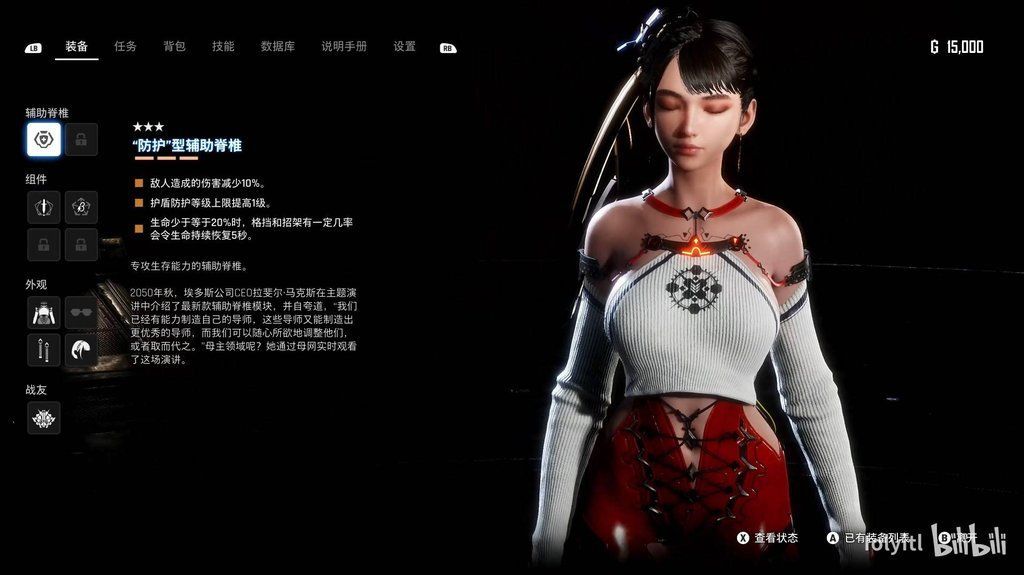Select the sword-emblem gear slot
The width and height of the screenshot is (1024, 575).
click(x=44, y=207)
